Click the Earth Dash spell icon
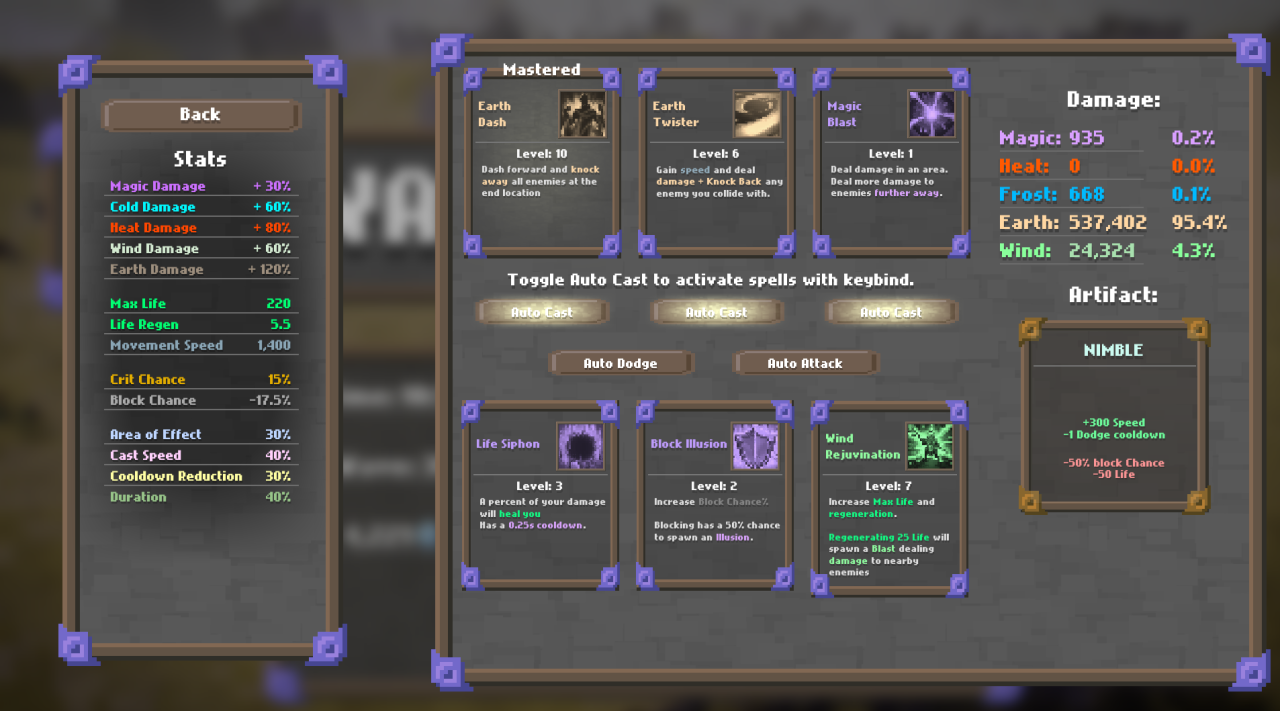1280x711 pixels. tap(582, 114)
